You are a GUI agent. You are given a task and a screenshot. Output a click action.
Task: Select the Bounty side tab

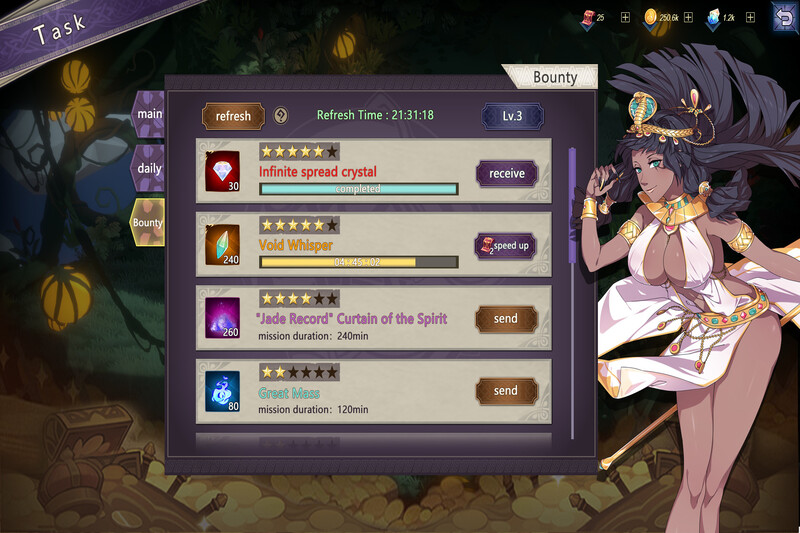click(x=148, y=222)
